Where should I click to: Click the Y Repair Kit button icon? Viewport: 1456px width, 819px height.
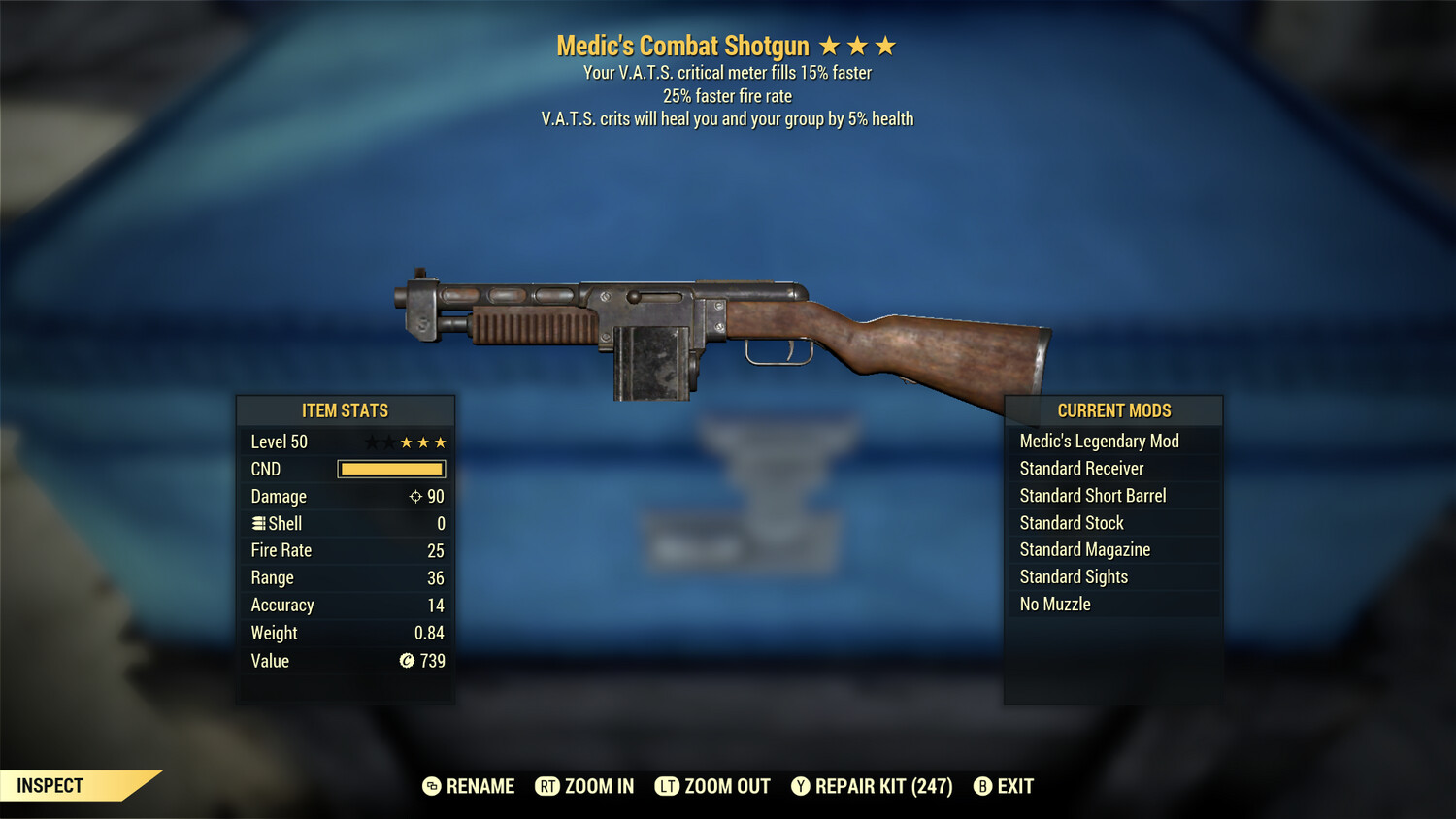tap(800, 786)
